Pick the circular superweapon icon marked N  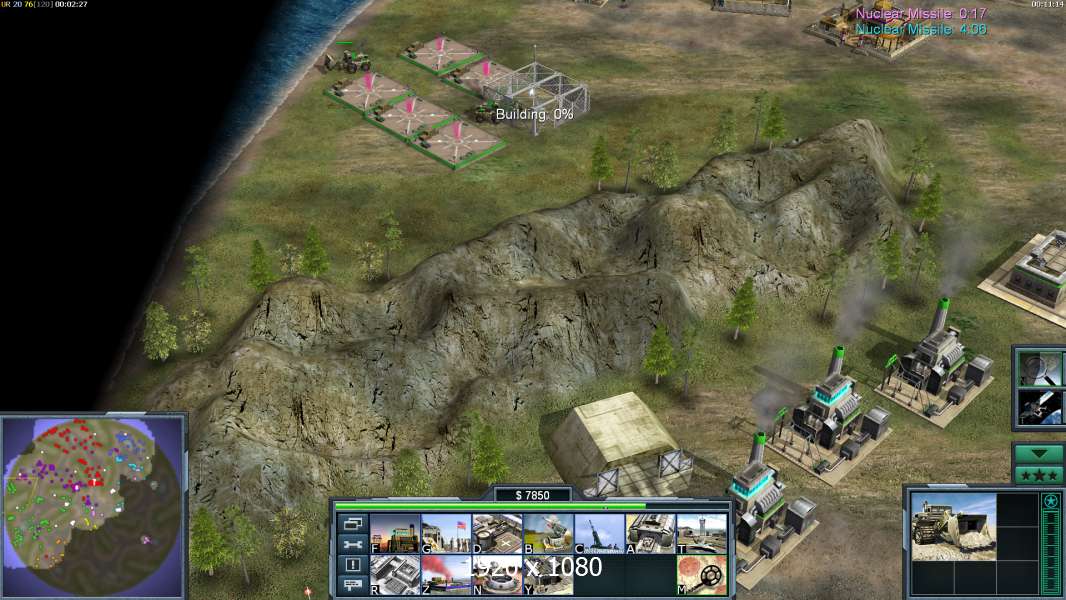497,574
